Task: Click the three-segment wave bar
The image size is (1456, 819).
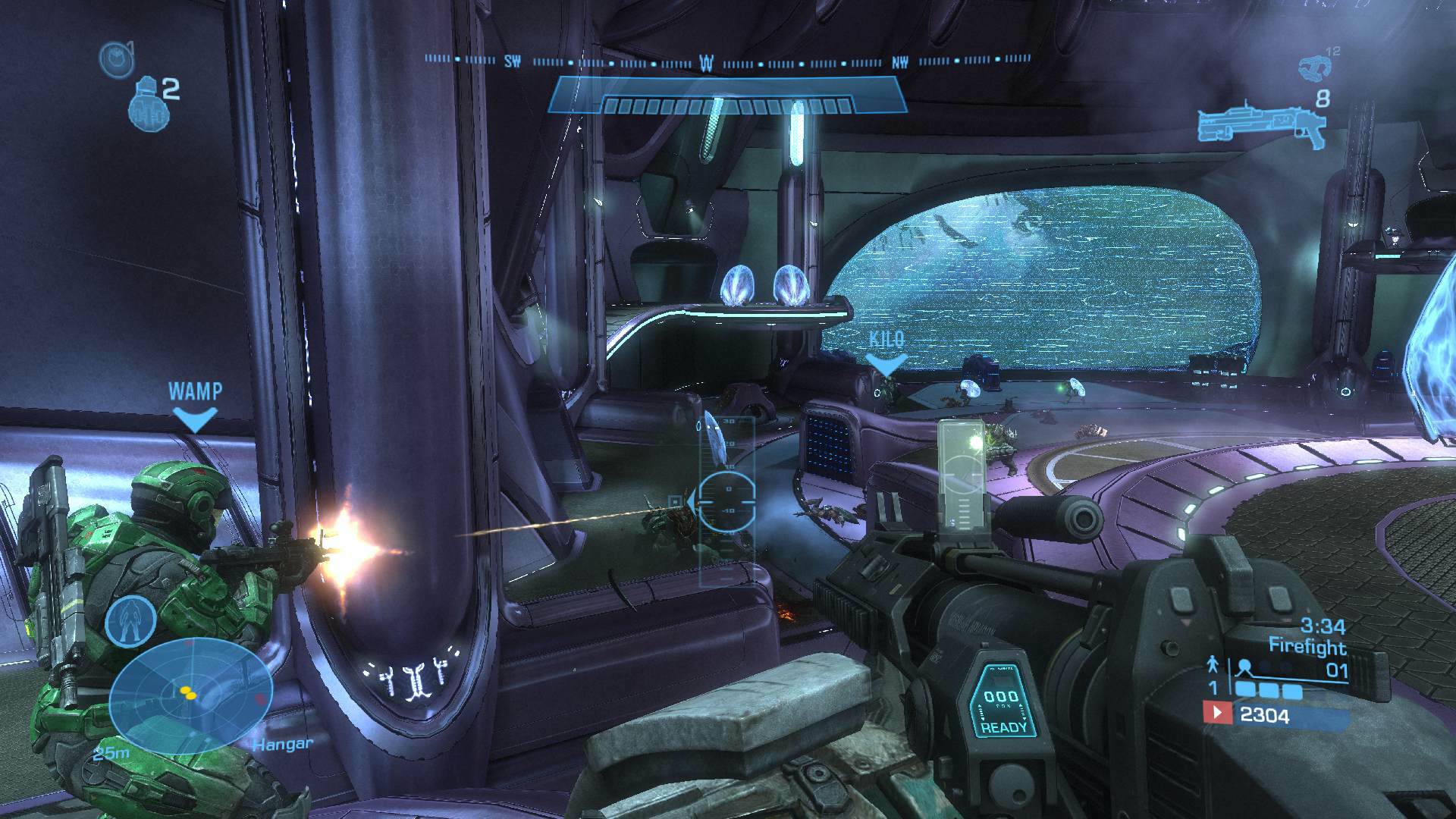Action: [x=1267, y=691]
